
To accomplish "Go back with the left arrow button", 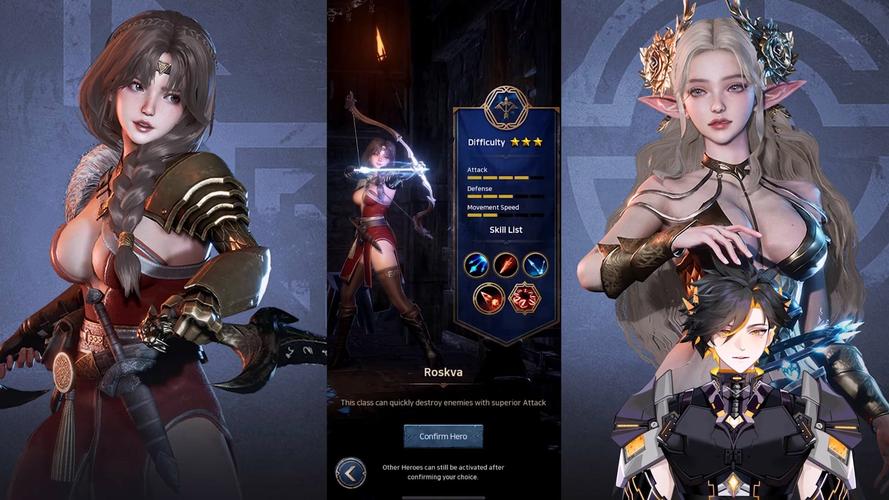I will (x=350, y=472).
